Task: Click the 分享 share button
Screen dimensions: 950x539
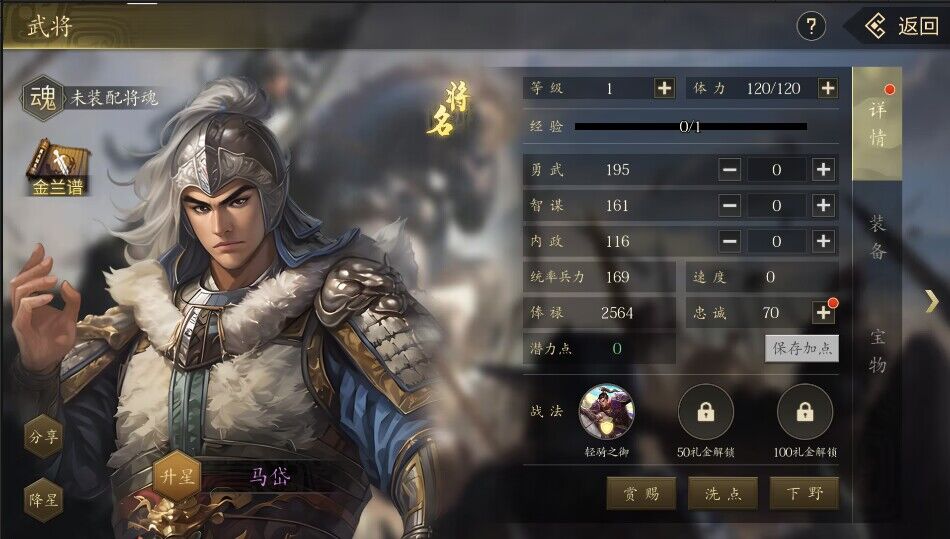Action: tap(43, 436)
